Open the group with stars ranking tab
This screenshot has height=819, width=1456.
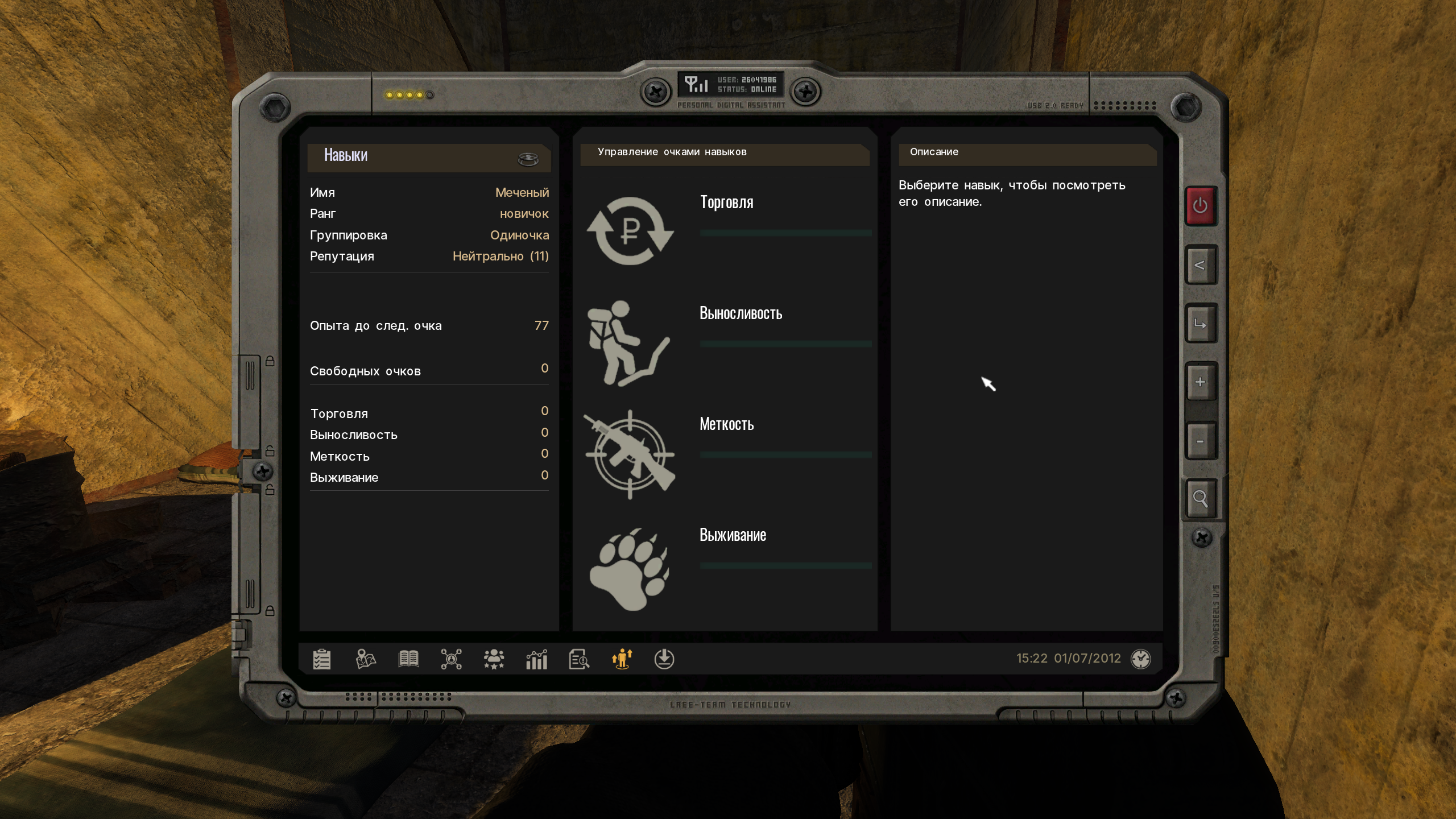(494, 659)
